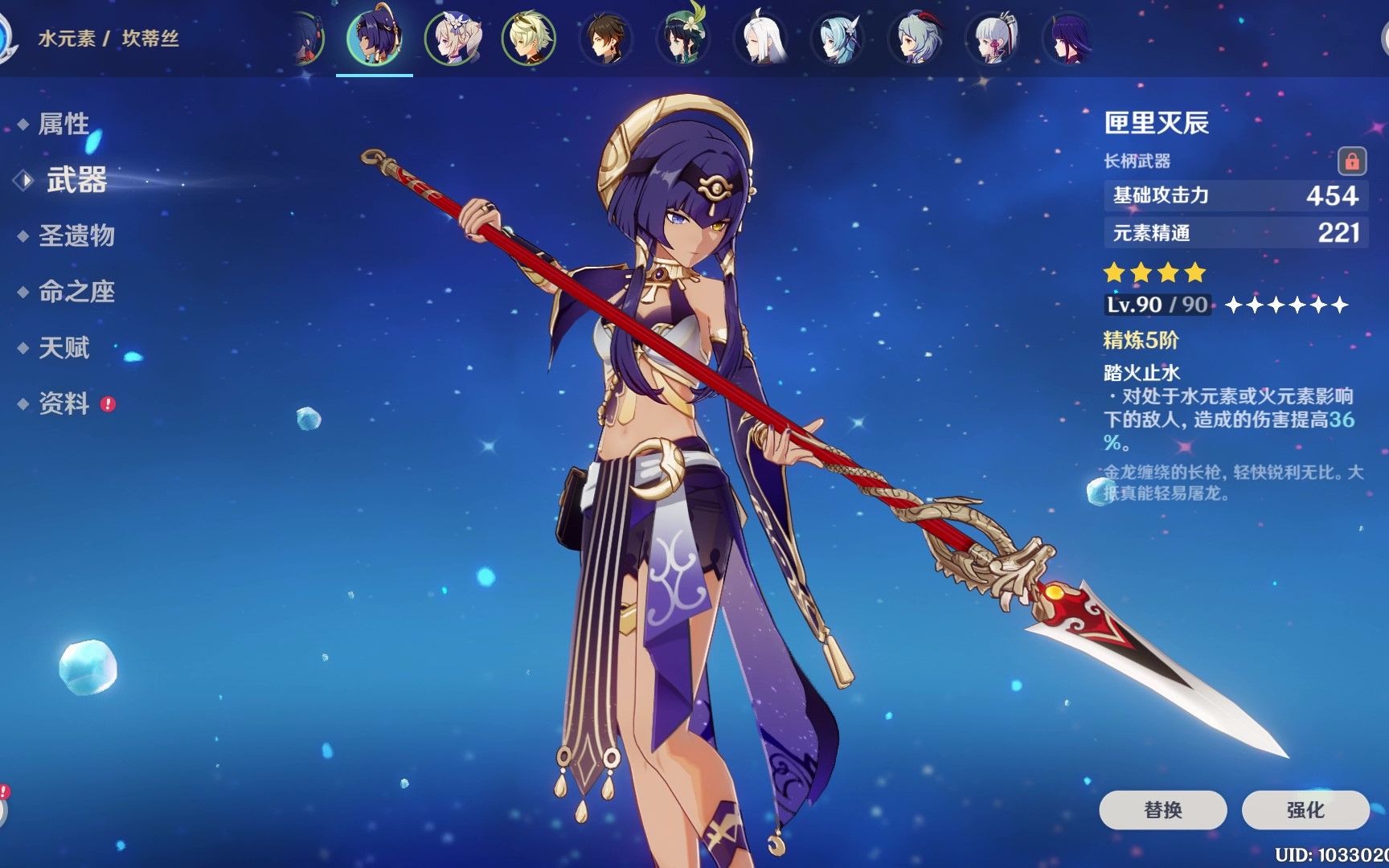Select the 武器 weapon menu entry

coord(76,180)
